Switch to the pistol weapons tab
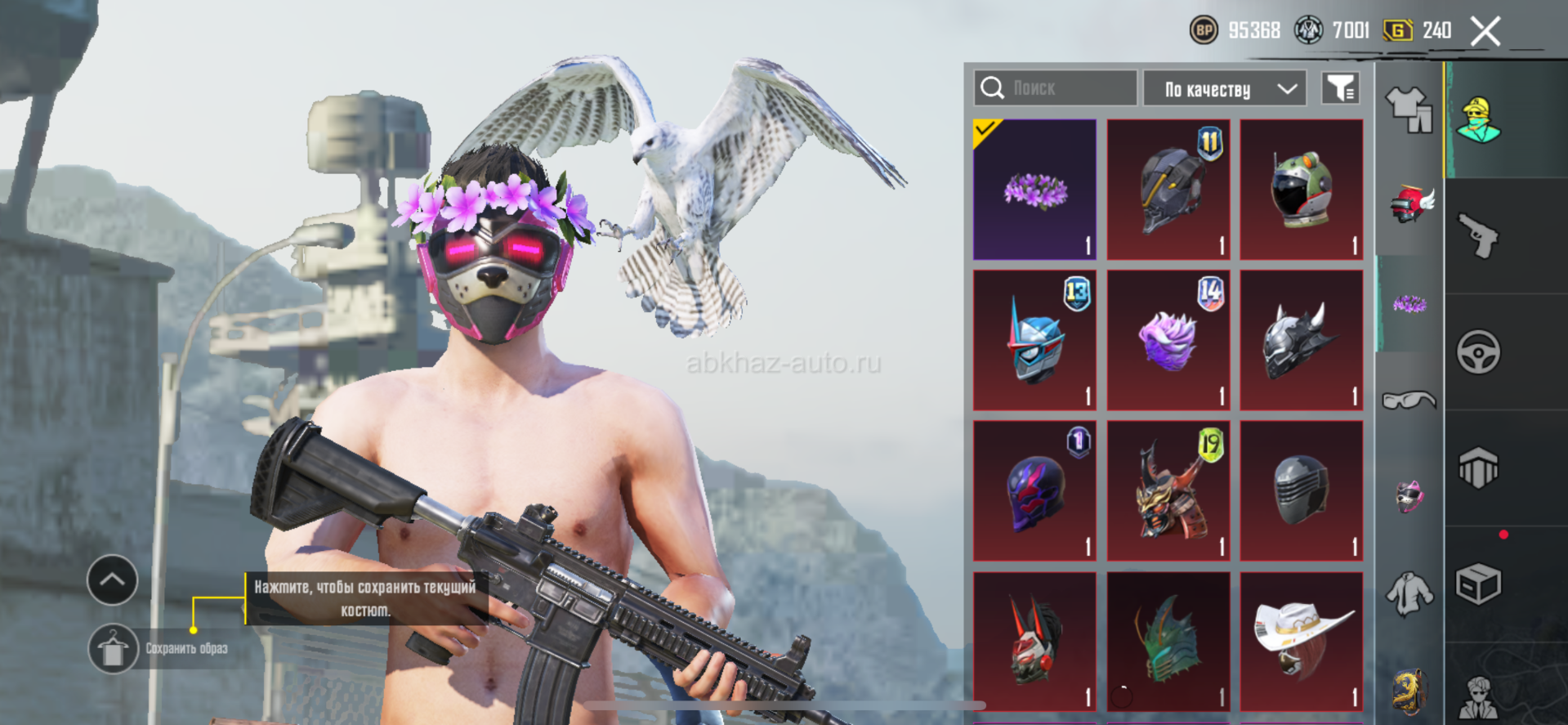 pyautogui.click(x=1478, y=236)
